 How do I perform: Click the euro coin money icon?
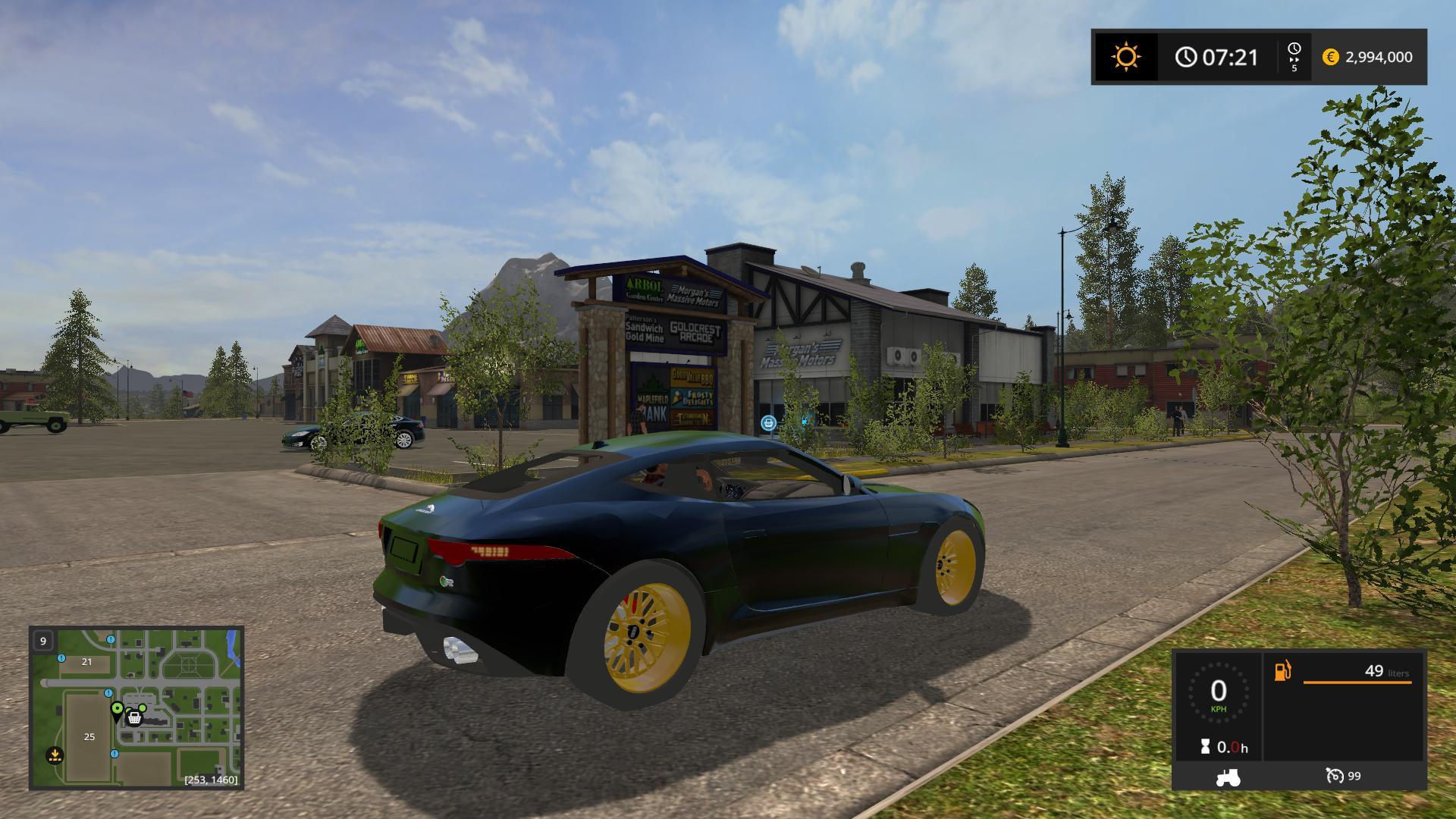[x=1330, y=57]
